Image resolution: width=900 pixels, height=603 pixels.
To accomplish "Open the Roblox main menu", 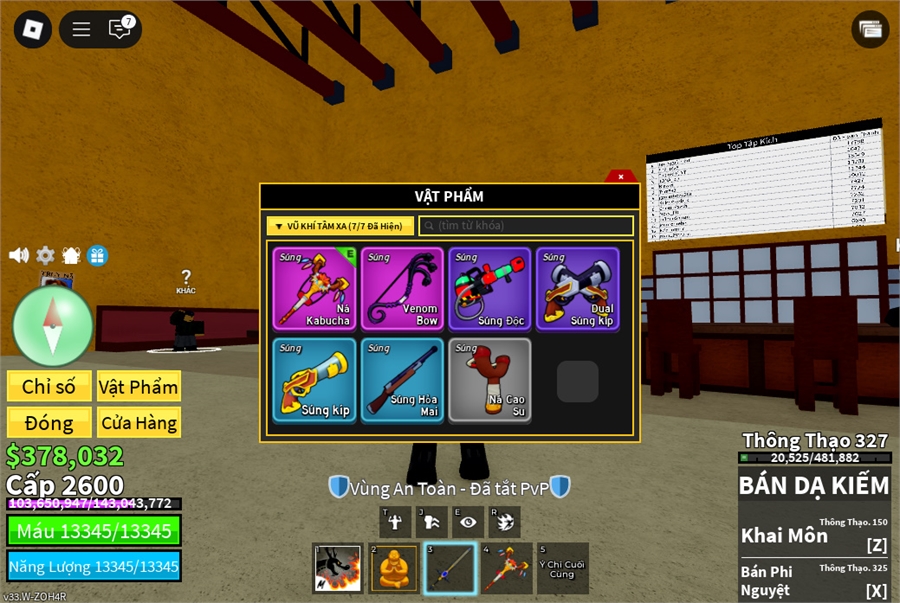I will pyautogui.click(x=32, y=29).
